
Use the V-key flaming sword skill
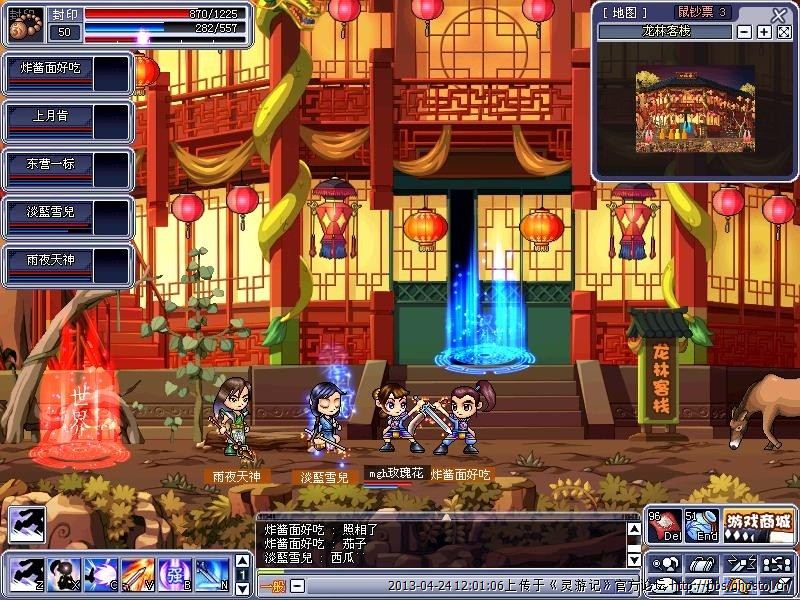point(138,574)
